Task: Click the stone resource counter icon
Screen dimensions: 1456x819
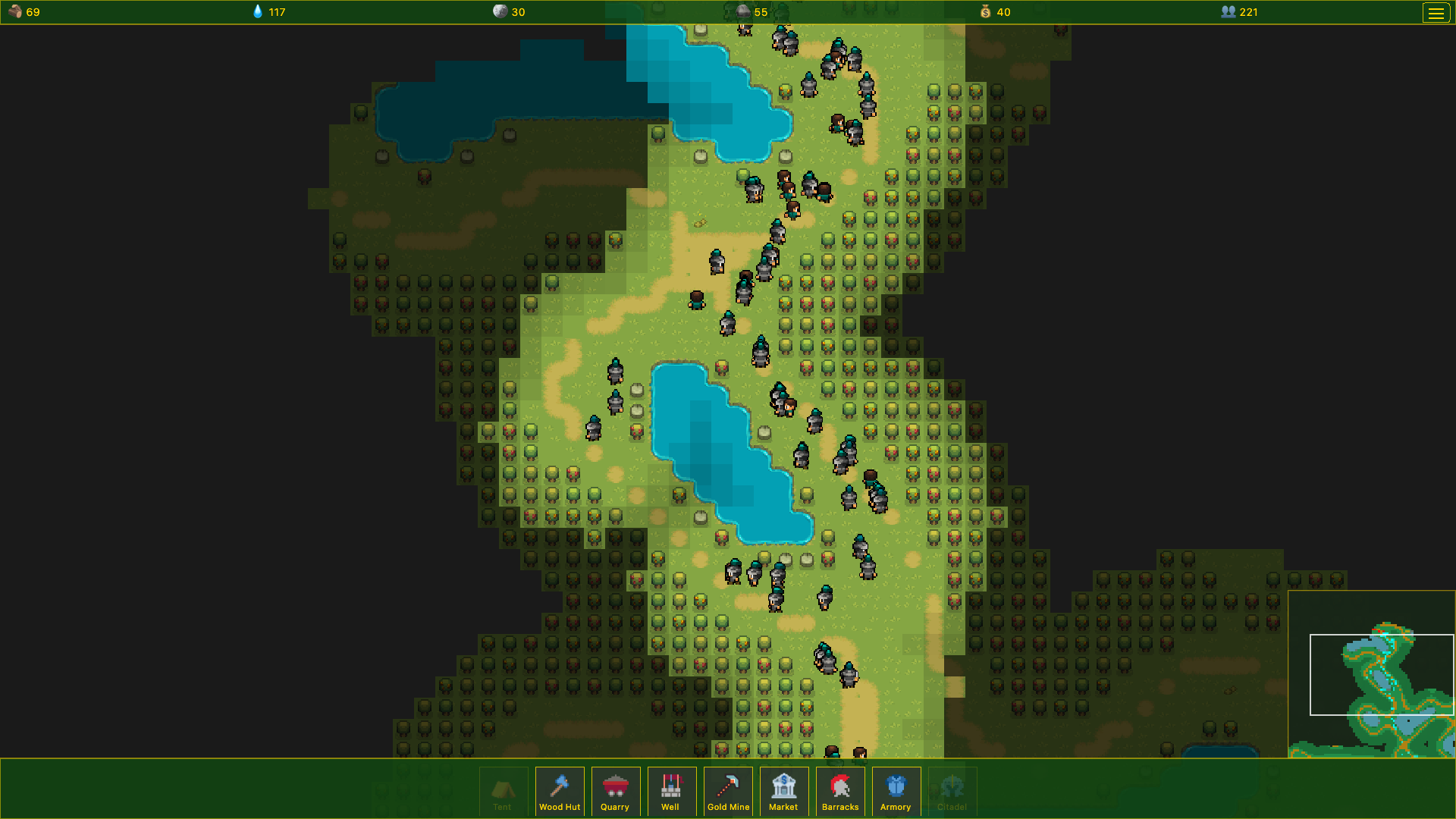Action: pyautogui.click(x=500, y=11)
